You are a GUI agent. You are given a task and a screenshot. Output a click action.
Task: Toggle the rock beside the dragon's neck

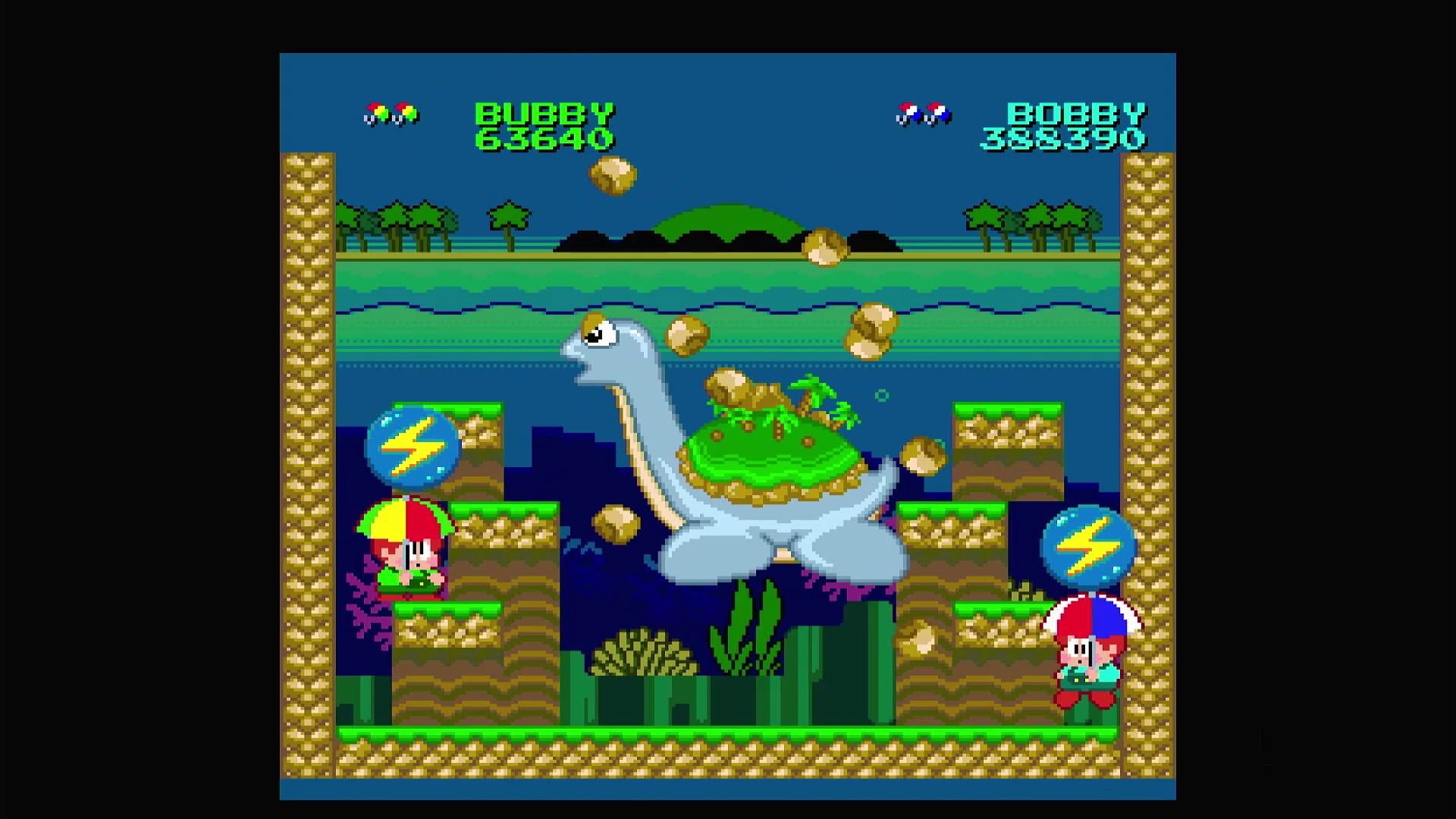[687, 335]
